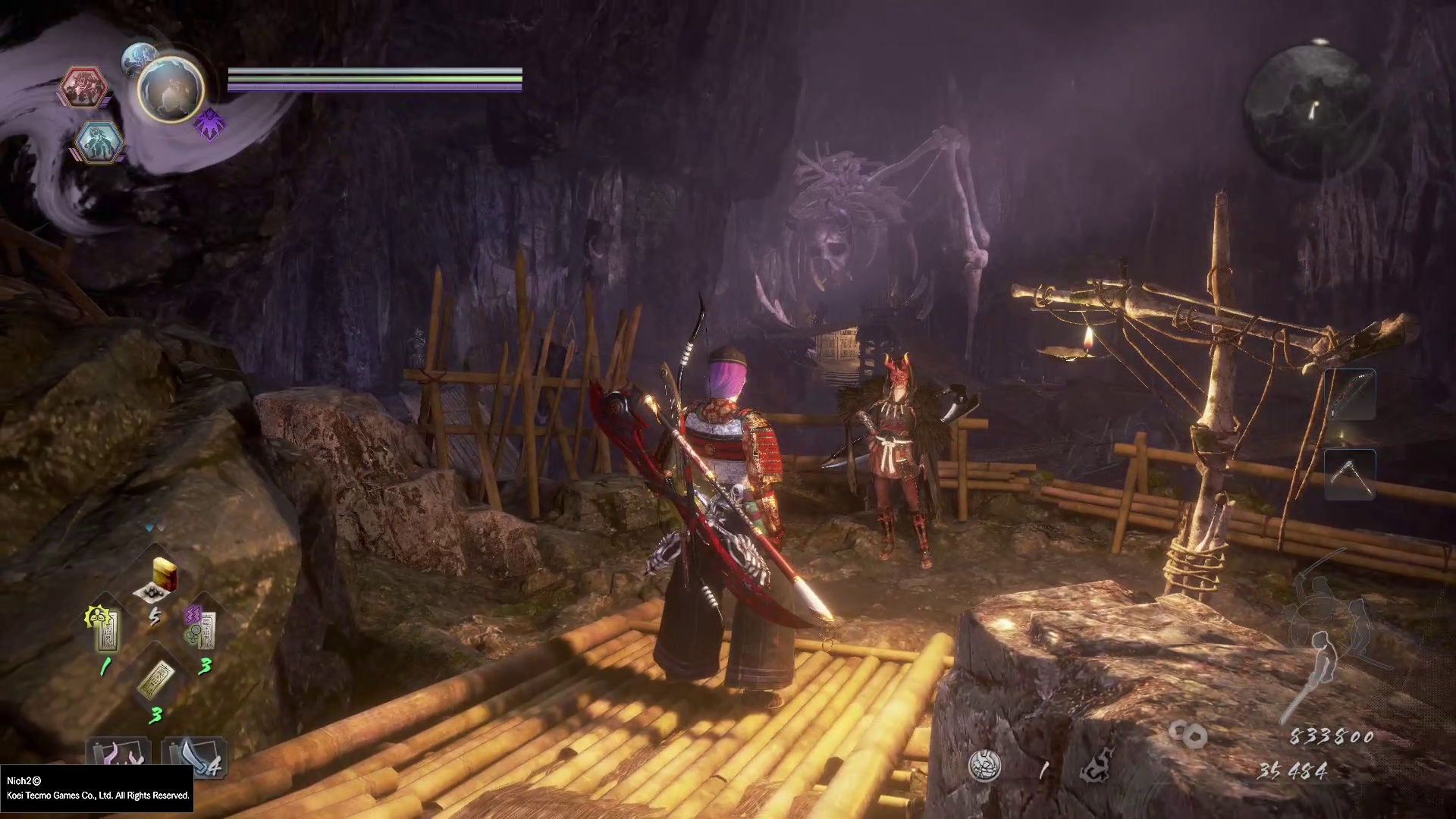
Task: Select the scroll with purple horns icon
Action: tap(119, 755)
